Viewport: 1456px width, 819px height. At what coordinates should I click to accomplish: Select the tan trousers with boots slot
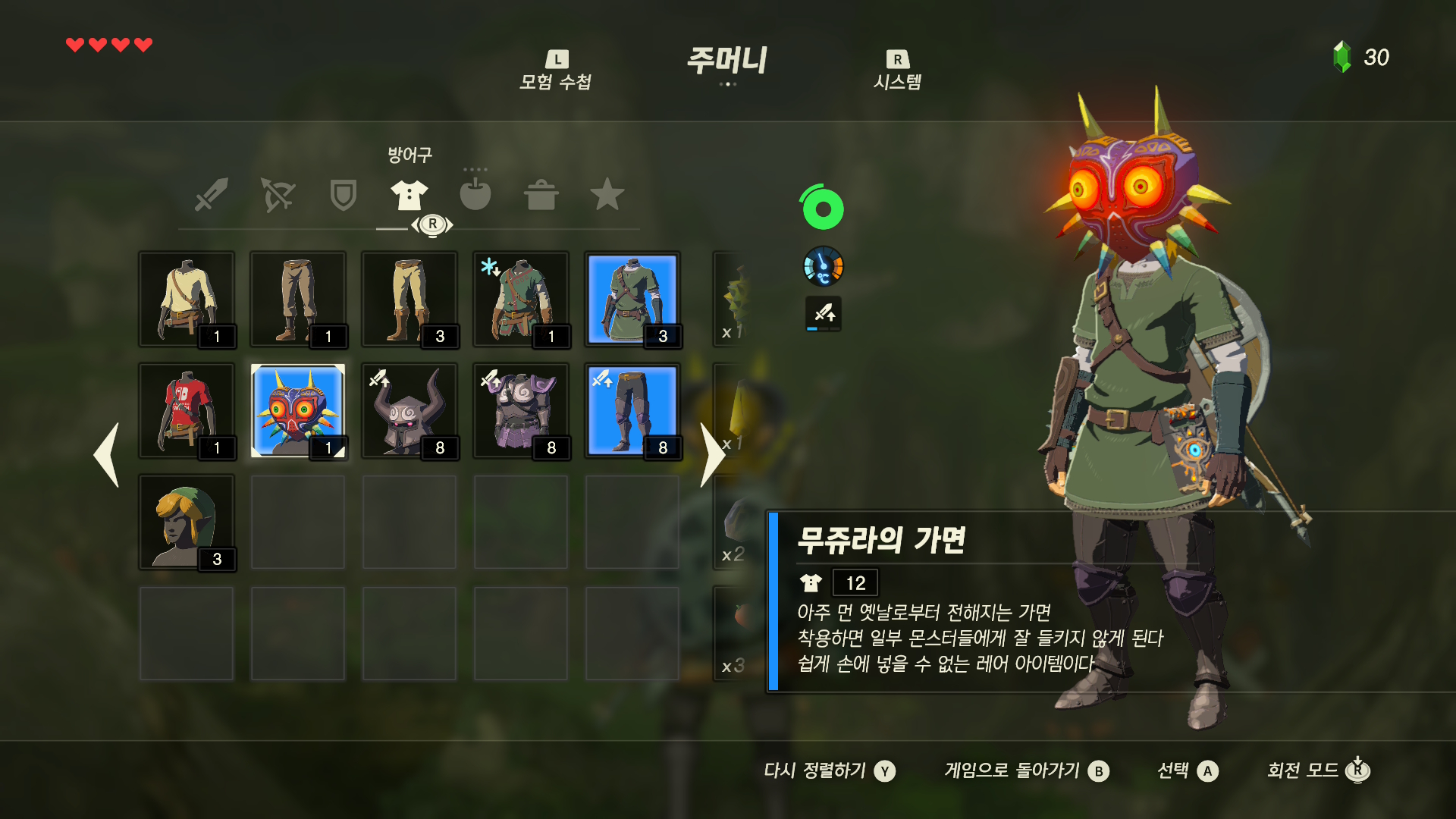coord(409,300)
